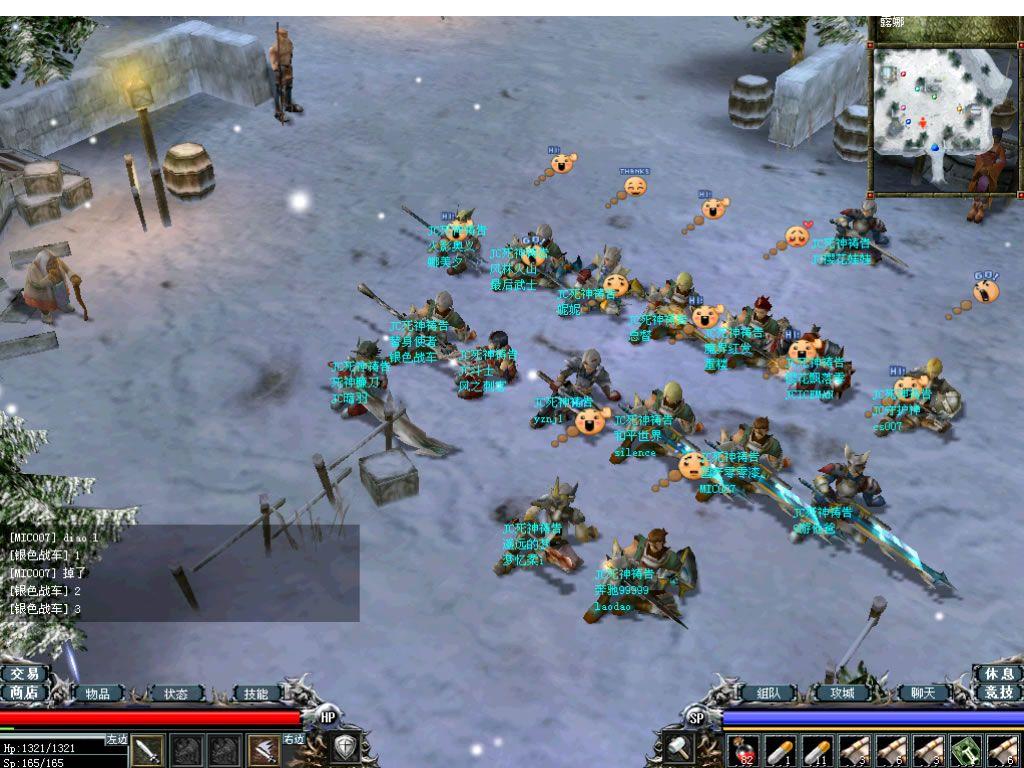Open the 商店 shop button
This screenshot has width=1024, height=768.
pos(24,692)
